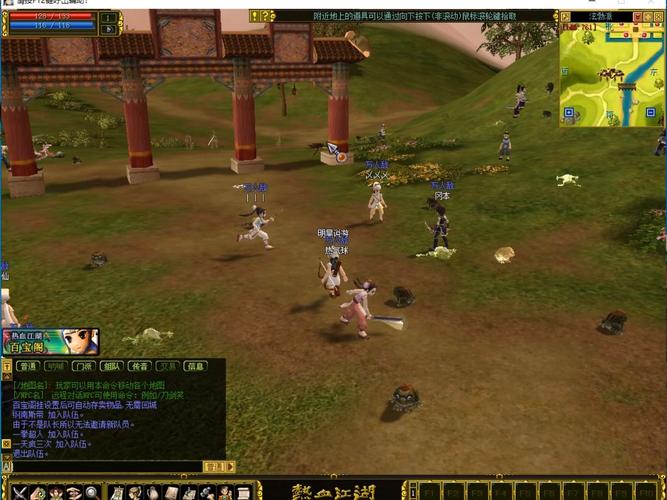
Task: Click the magnifying glass icon in bottom bar
Action: pos(92,492)
